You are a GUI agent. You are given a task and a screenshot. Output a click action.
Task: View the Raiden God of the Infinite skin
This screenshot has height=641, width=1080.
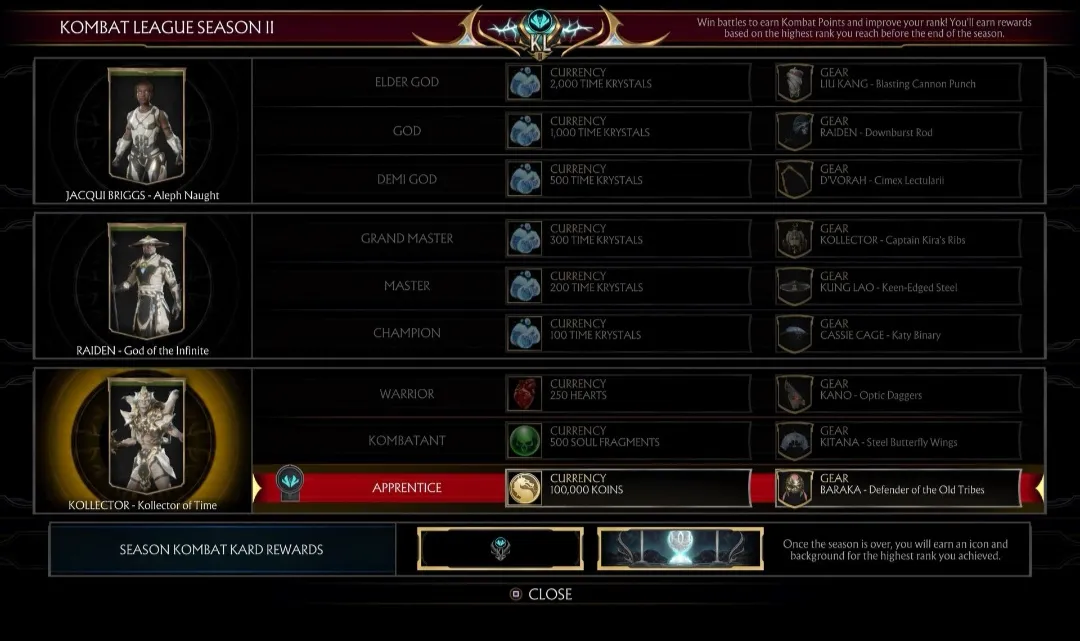[x=142, y=283]
